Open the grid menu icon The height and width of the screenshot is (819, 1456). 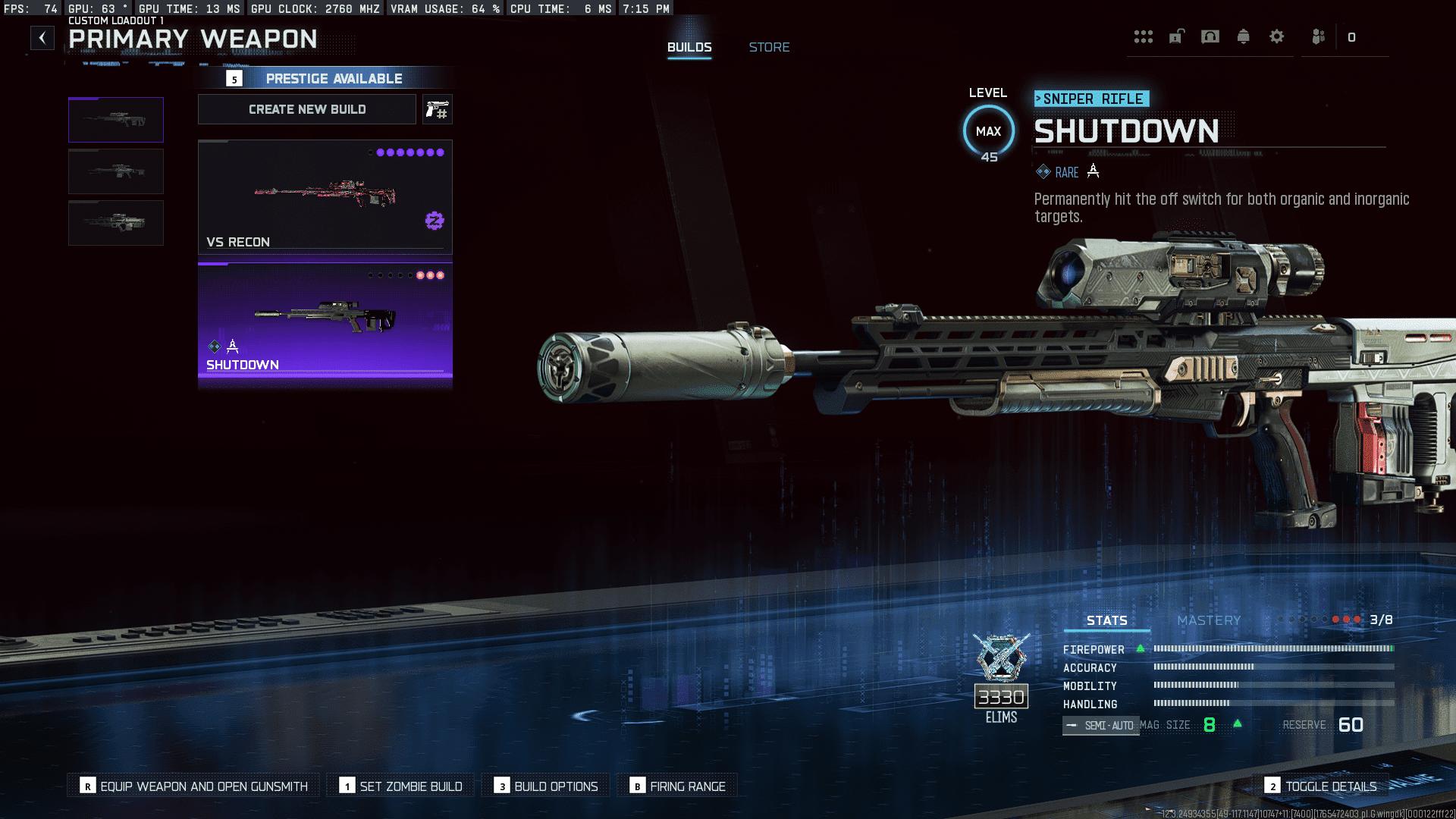[1143, 37]
